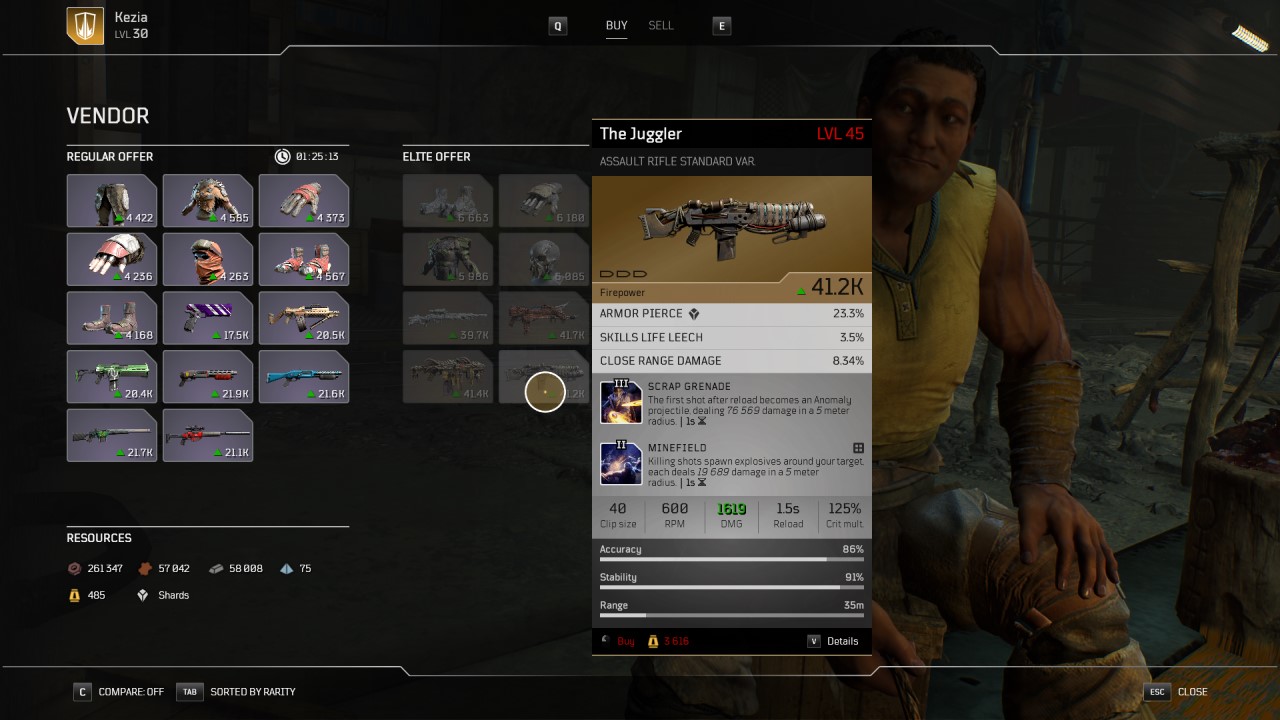
Task: Pick the blue shotgun at 21.6K
Action: click(x=304, y=377)
